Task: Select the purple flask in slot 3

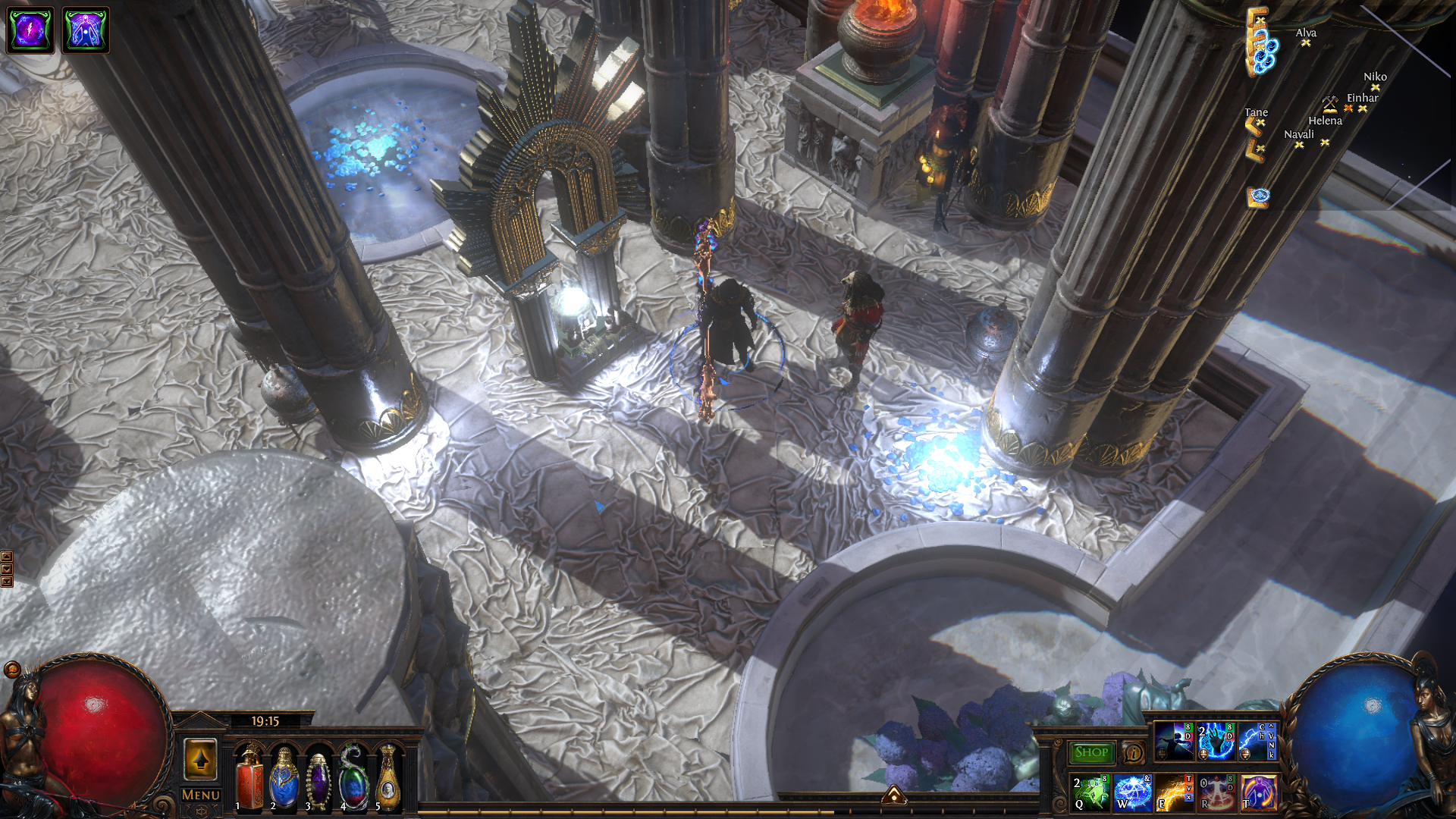Action: pyautogui.click(x=319, y=779)
